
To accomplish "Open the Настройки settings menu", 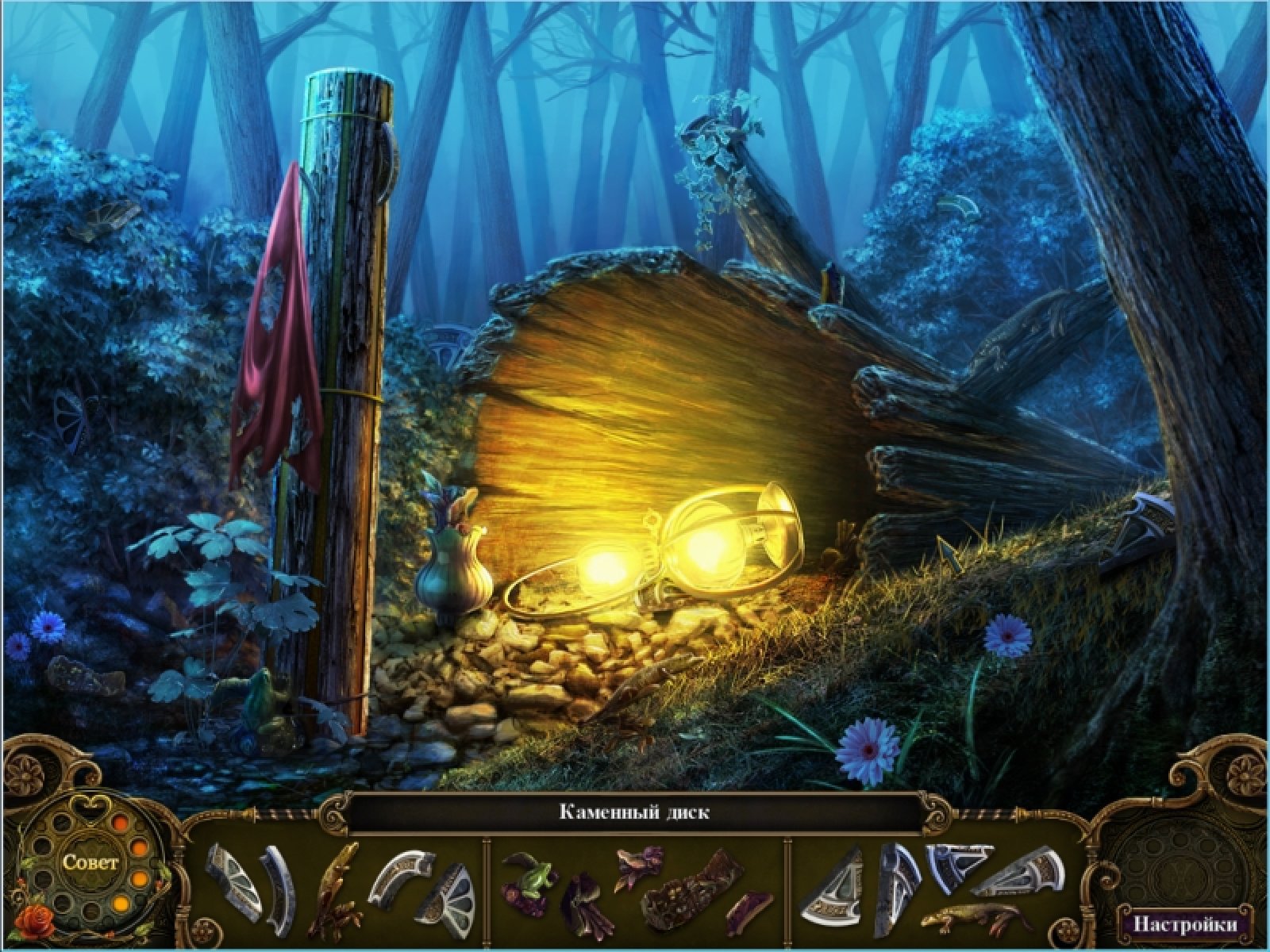I will coord(1184,924).
